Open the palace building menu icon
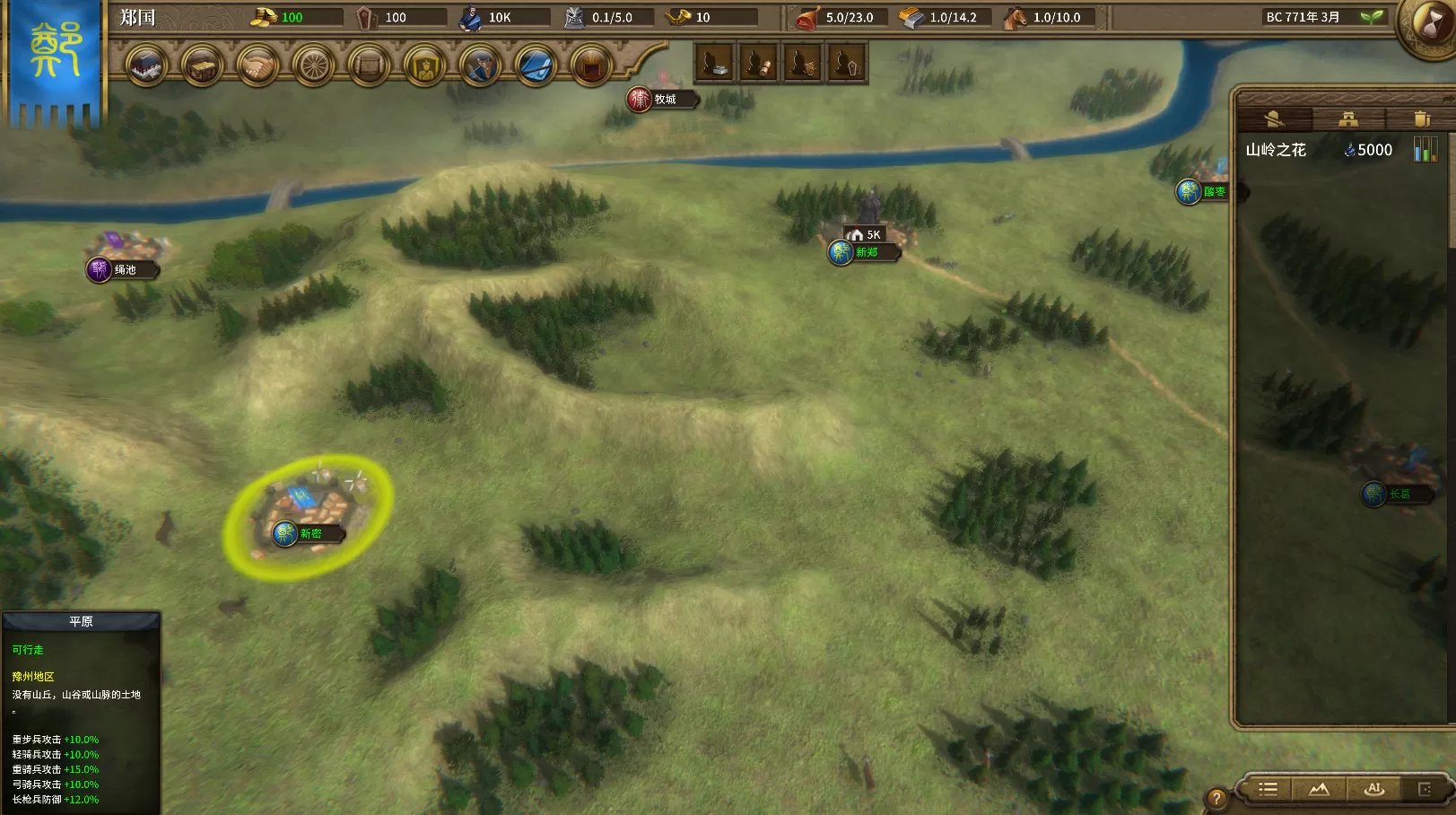Image resolution: width=1456 pixels, height=815 pixels. (146, 66)
